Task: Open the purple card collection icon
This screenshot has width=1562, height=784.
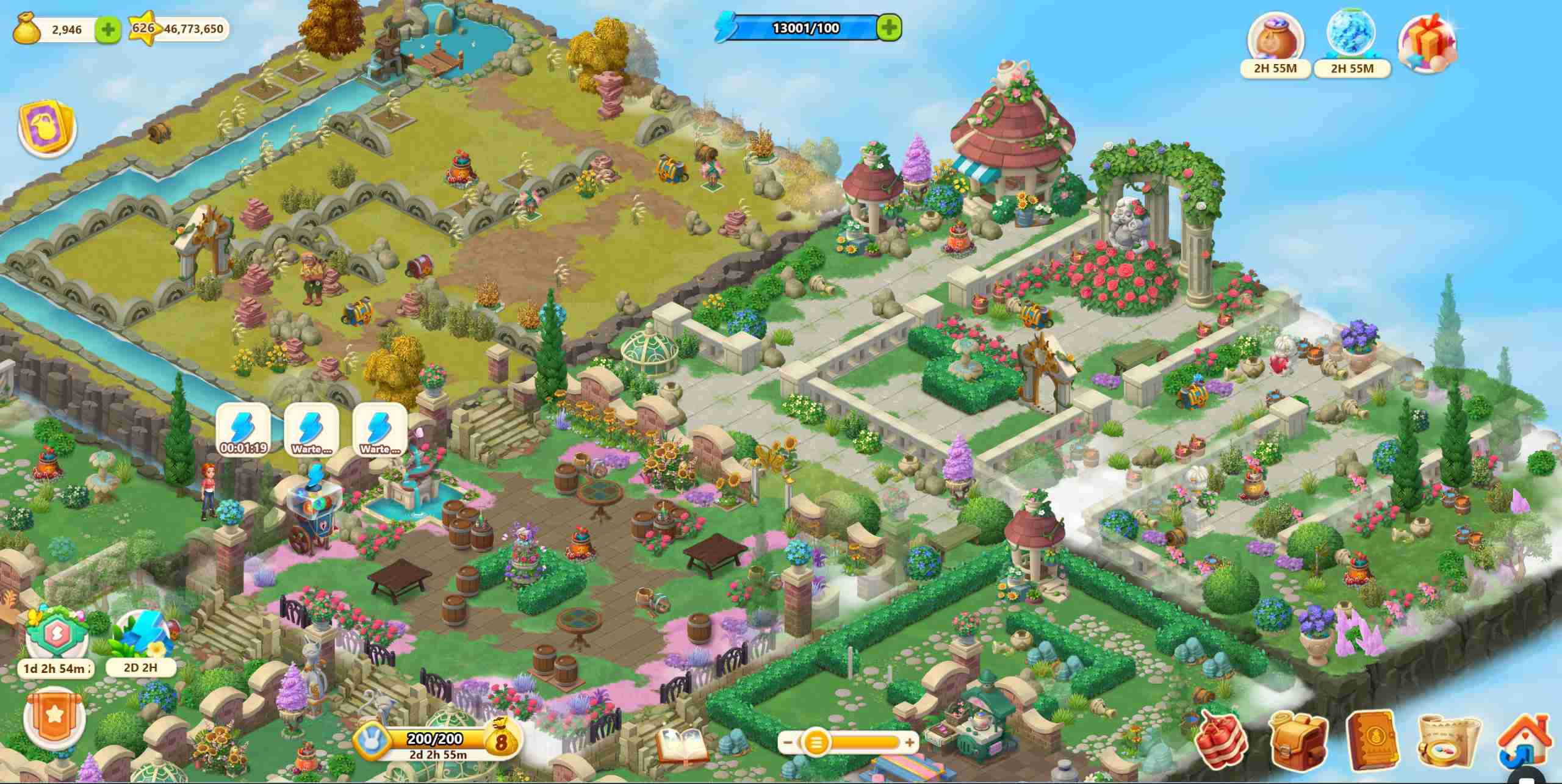Action: 47,129
